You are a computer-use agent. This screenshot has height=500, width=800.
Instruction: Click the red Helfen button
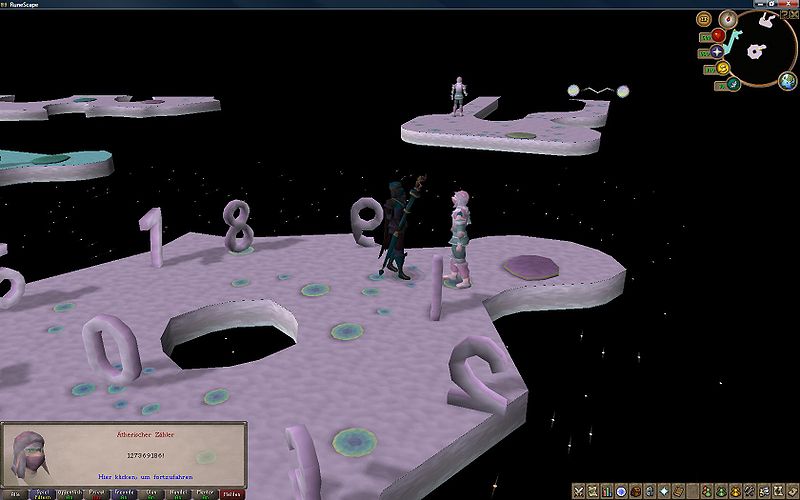tap(232, 493)
